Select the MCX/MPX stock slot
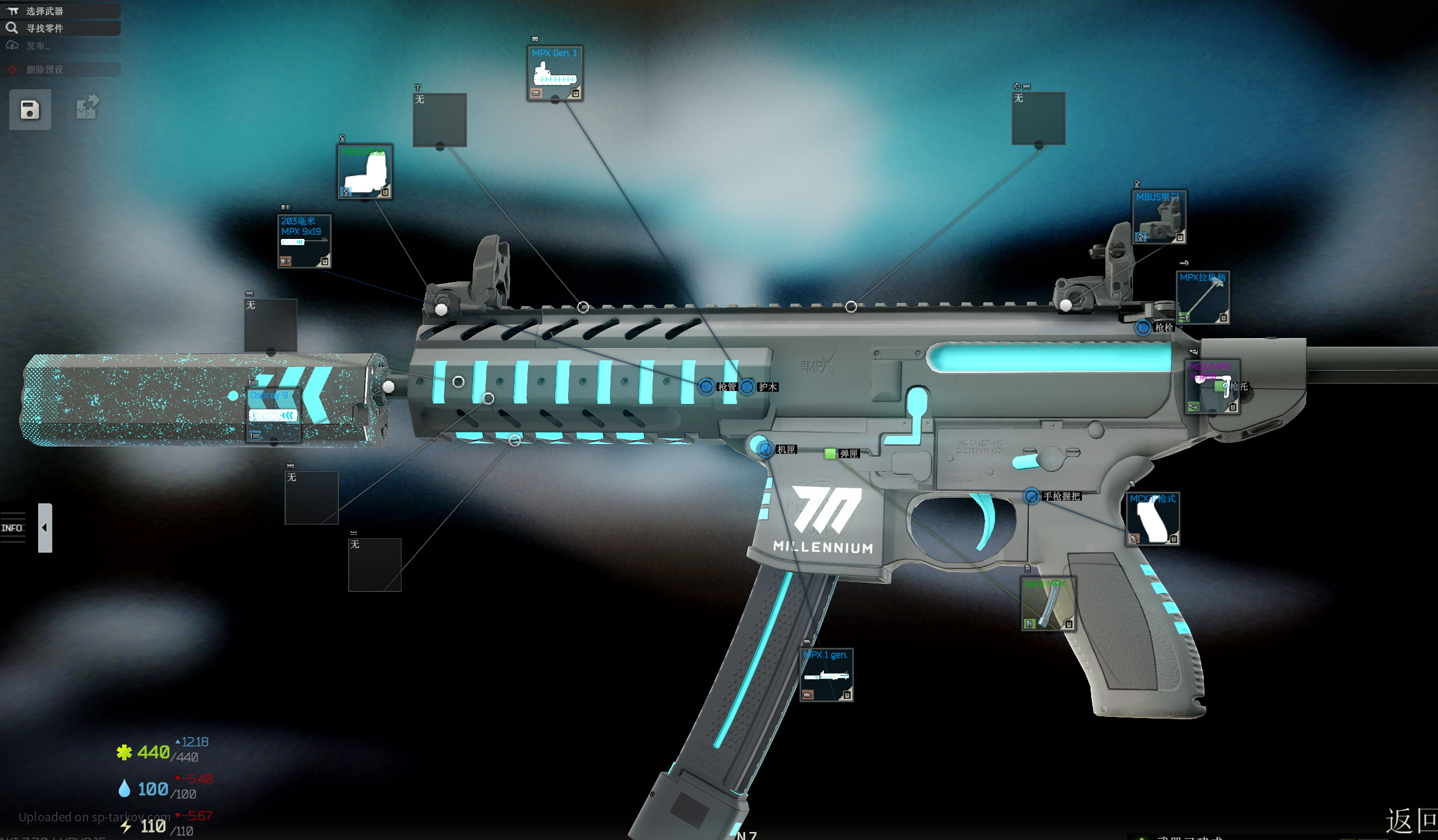 (x=1212, y=387)
